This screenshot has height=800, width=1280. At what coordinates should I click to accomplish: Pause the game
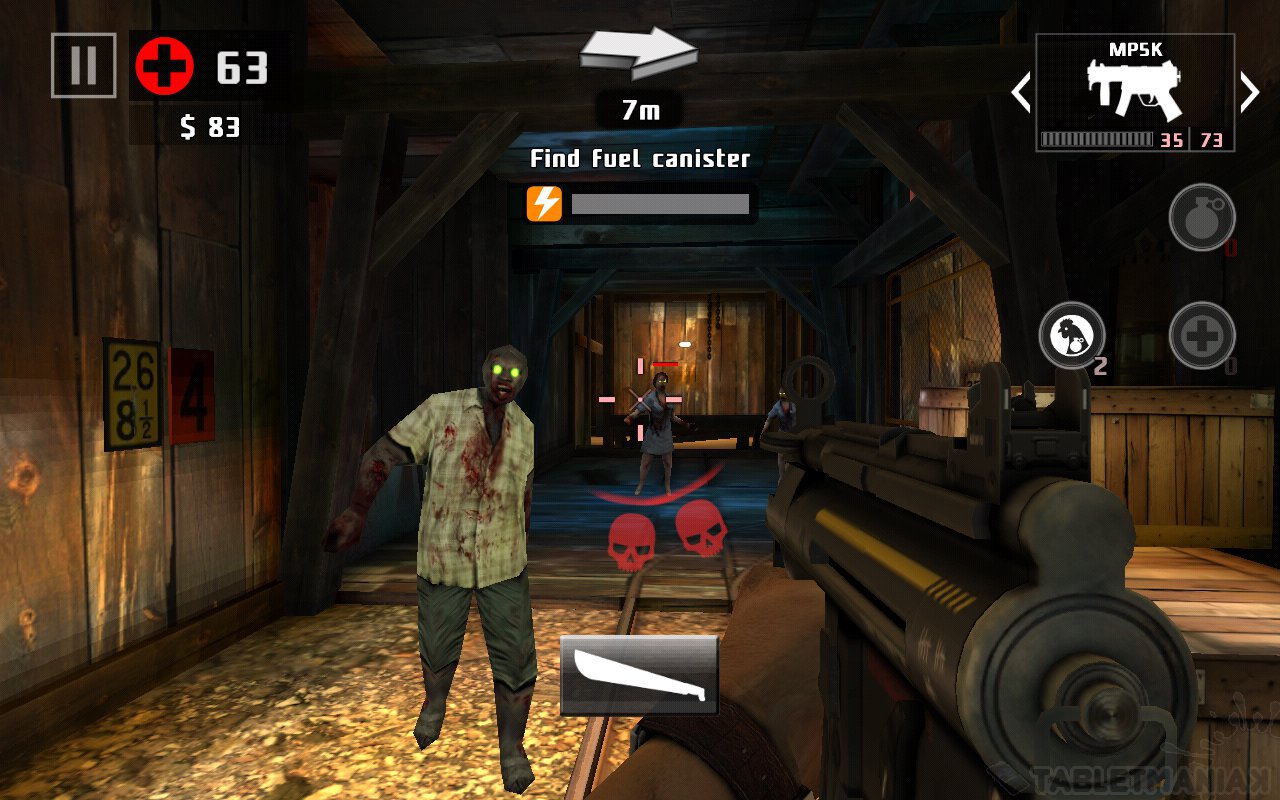coord(83,66)
